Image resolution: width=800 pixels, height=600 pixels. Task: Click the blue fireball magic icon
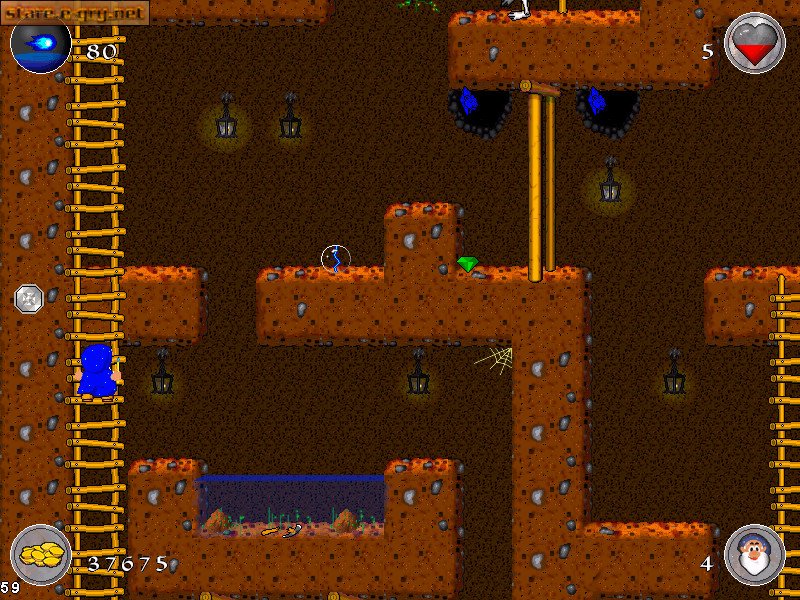tap(40, 45)
